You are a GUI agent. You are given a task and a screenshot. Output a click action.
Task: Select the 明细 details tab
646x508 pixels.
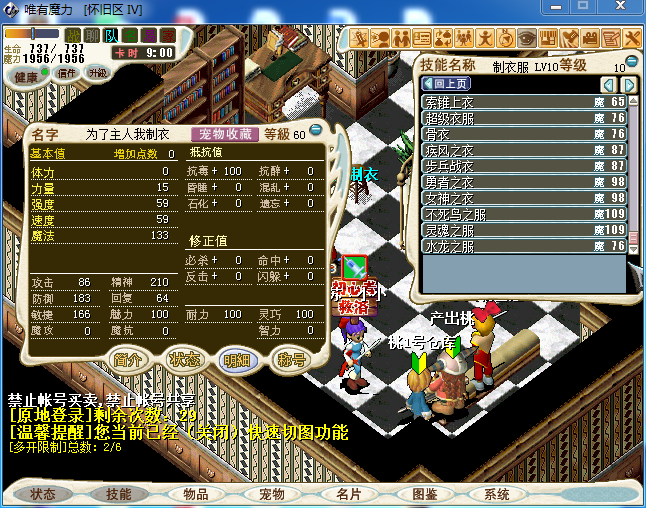(237, 360)
